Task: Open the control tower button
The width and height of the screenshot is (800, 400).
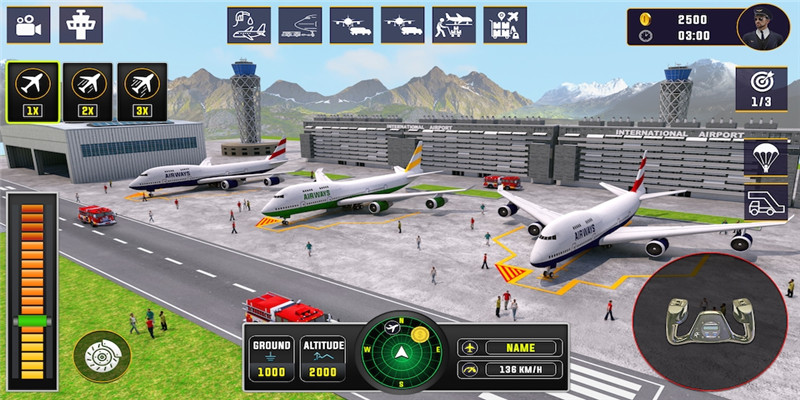Action: click(81, 25)
